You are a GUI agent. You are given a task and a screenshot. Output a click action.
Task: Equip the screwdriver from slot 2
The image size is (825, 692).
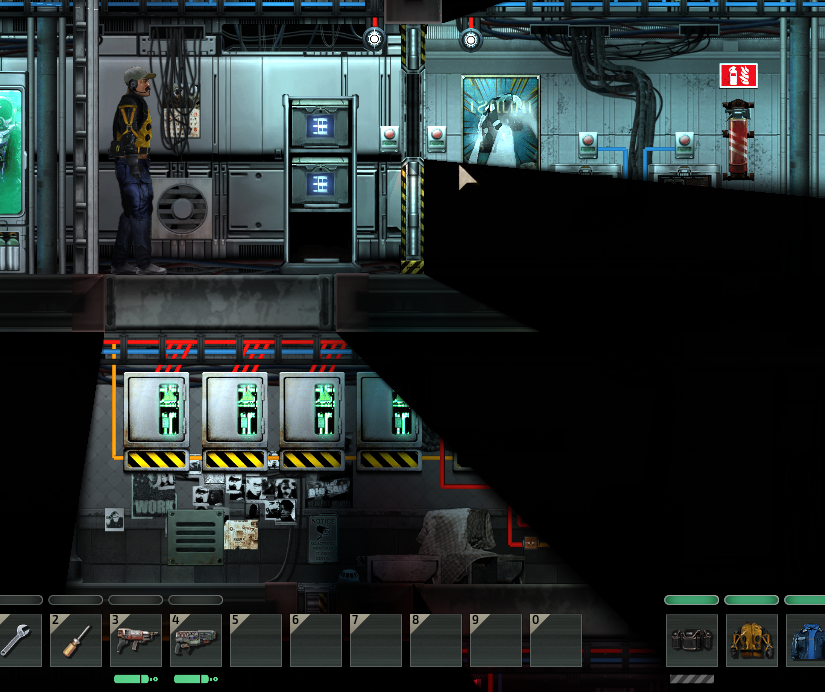click(77, 641)
